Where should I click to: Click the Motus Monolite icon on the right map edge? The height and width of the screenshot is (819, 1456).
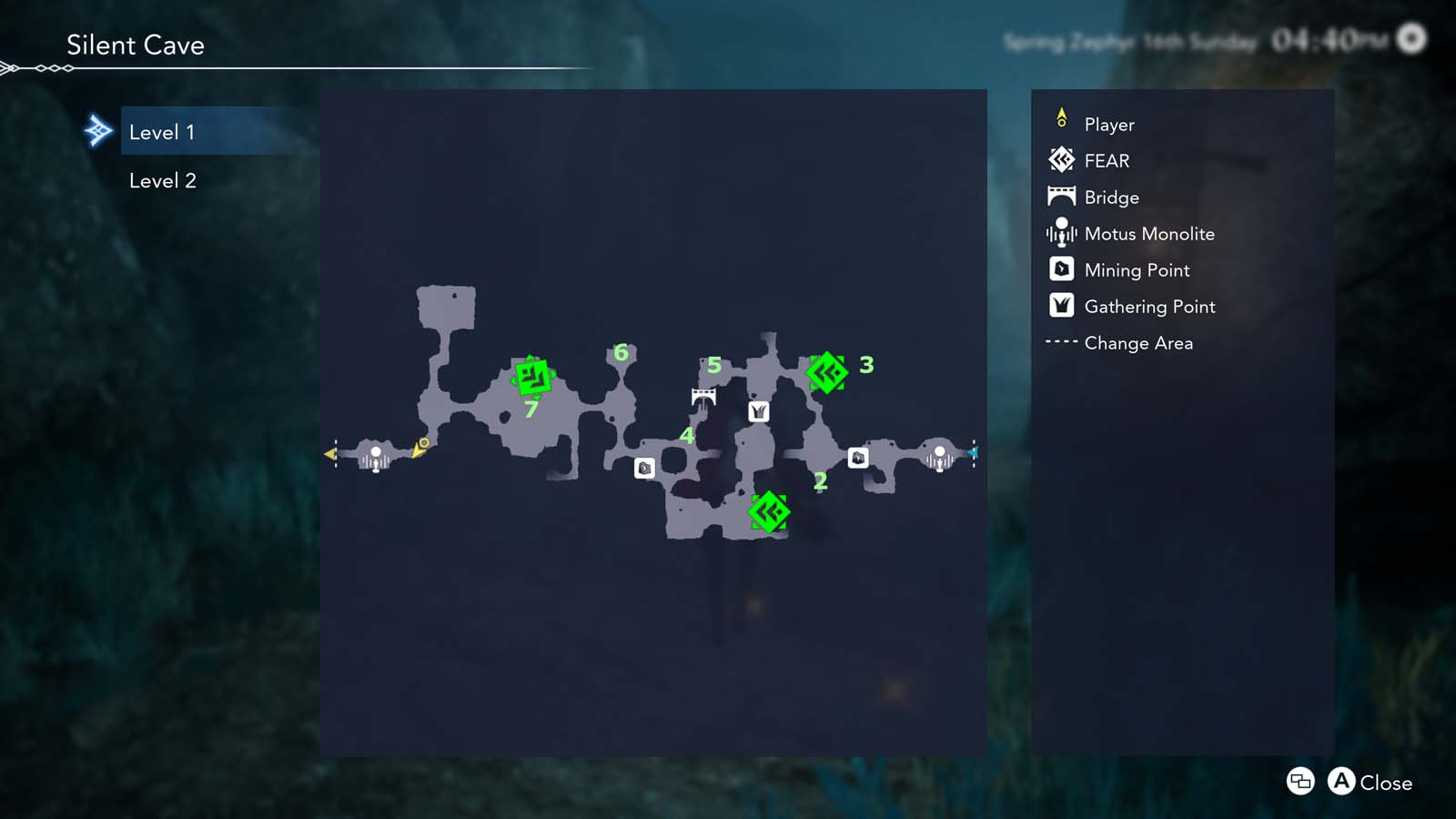(x=939, y=456)
